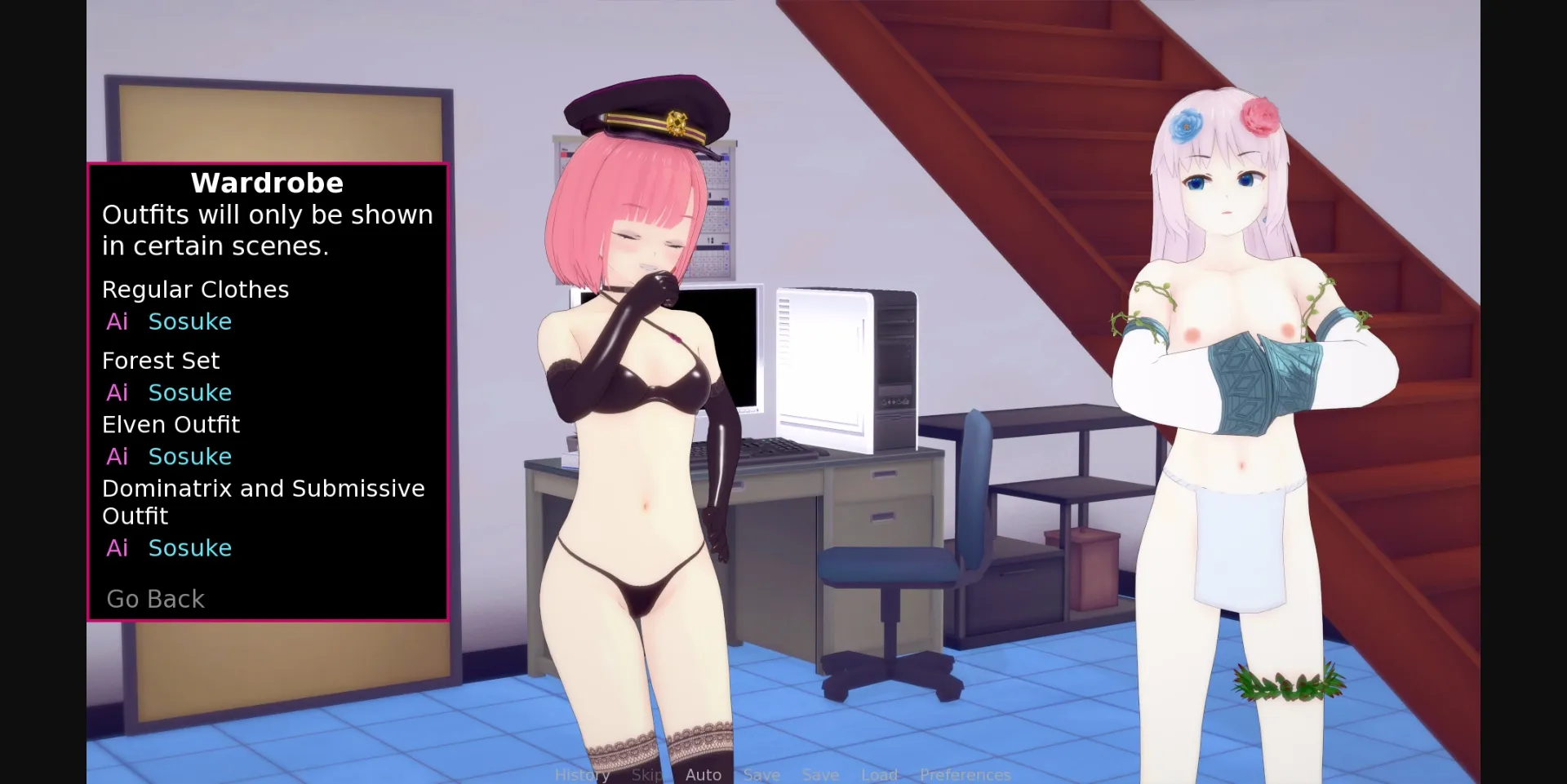Image resolution: width=1567 pixels, height=784 pixels.
Task: Click the Wardrobe panel title
Action: pos(266,183)
